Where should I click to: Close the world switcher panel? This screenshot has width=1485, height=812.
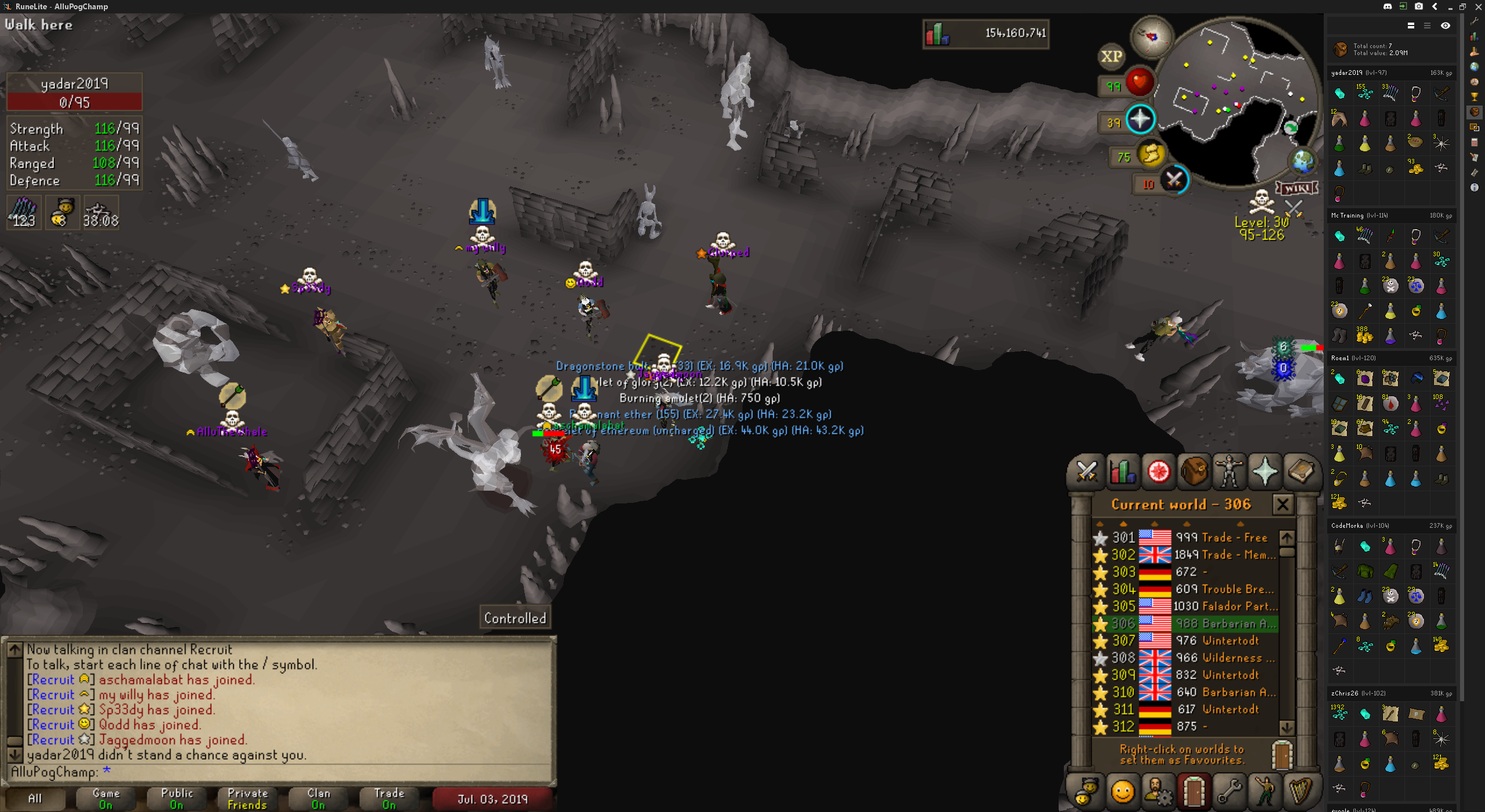click(1282, 505)
